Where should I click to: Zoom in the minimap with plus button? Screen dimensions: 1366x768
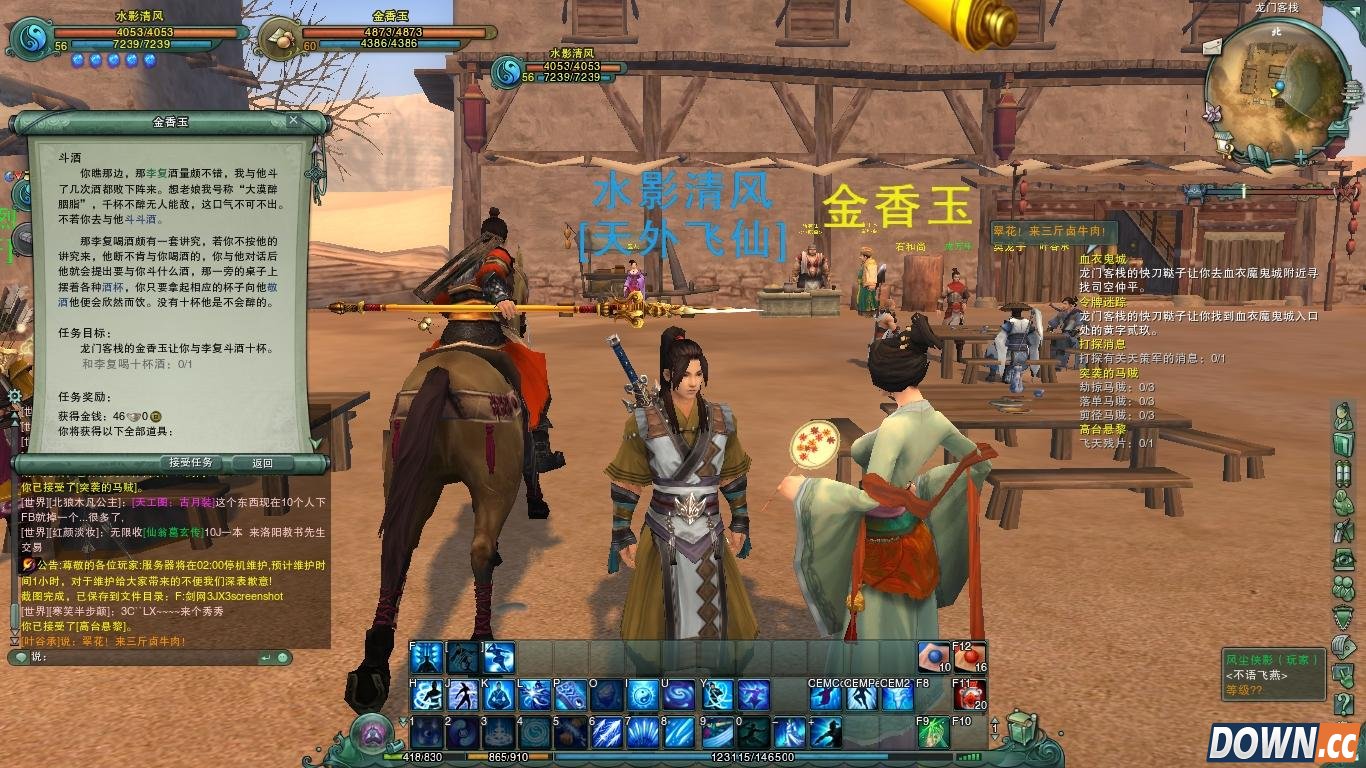[1300, 157]
